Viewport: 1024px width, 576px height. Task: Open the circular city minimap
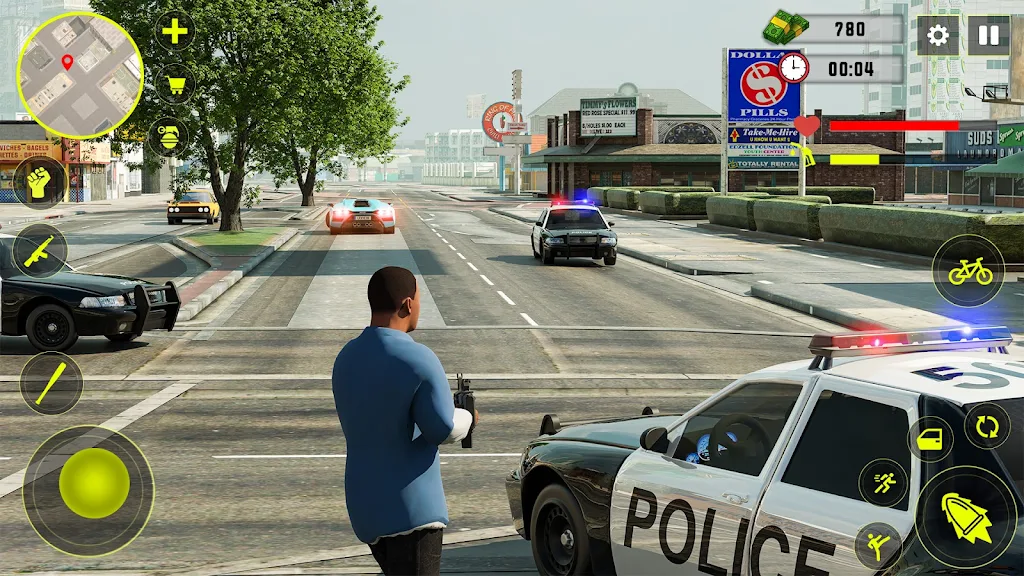79,75
